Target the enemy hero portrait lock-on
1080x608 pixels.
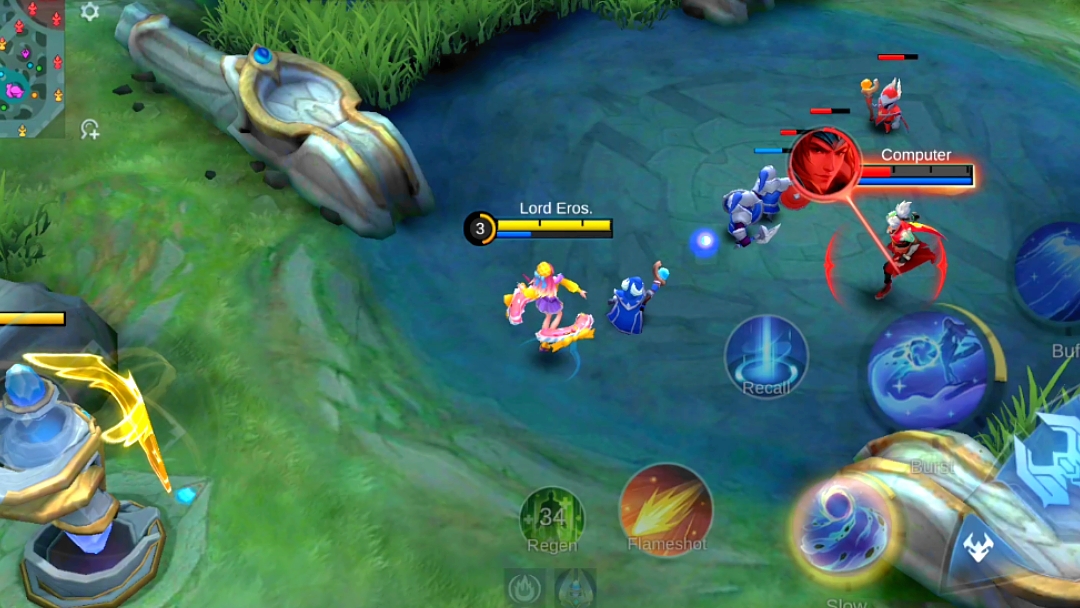[825, 165]
